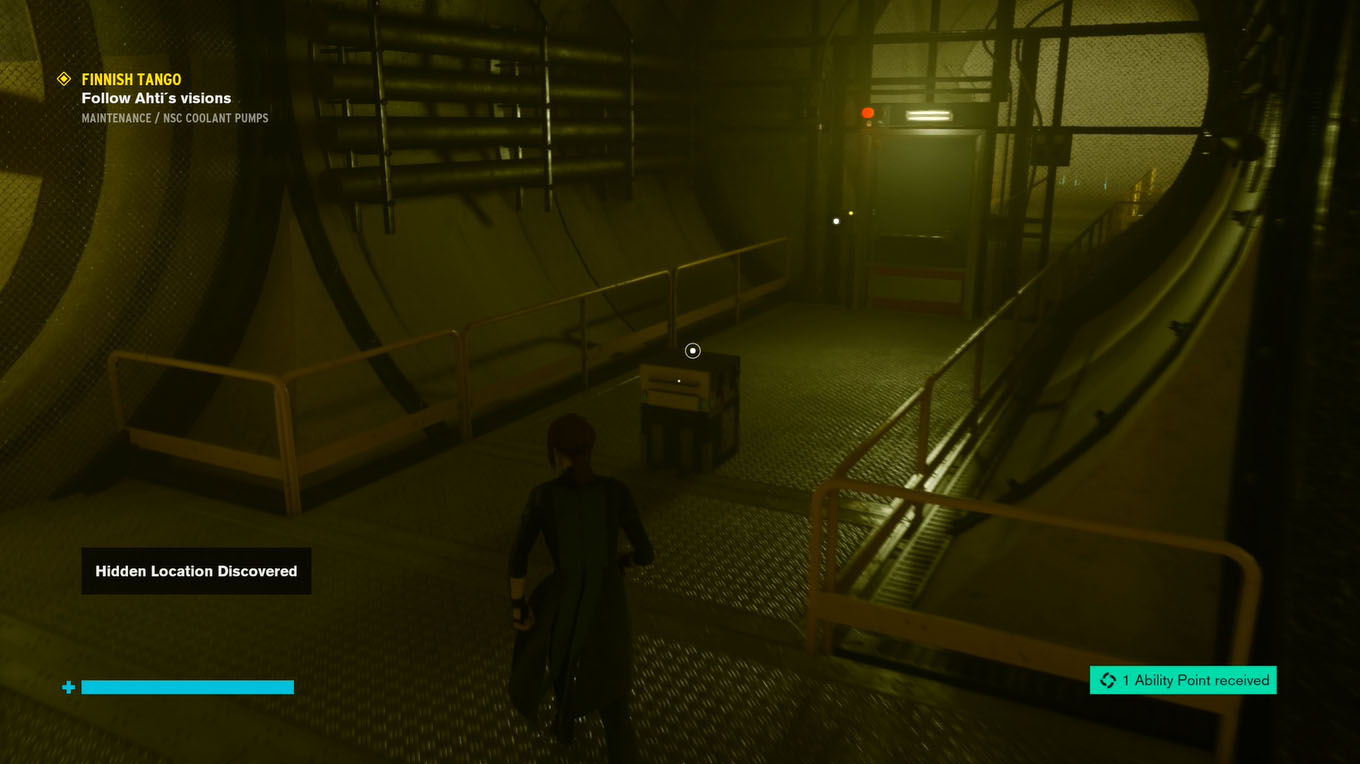Toggle the Hidden Location Discovered notification
The image size is (1360, 764).
coord(196,570)
